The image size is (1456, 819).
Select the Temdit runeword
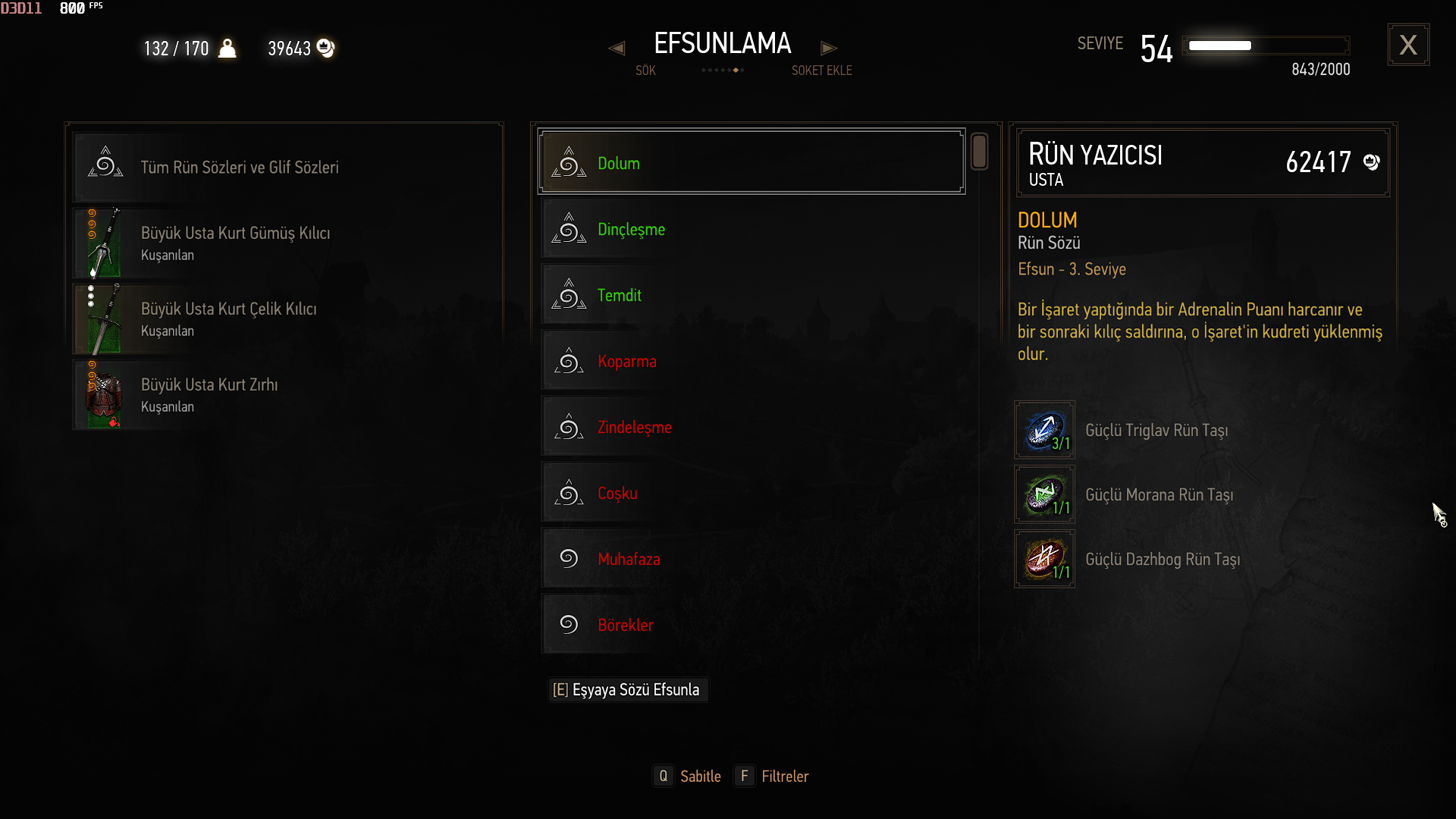(x=751, y=295)
